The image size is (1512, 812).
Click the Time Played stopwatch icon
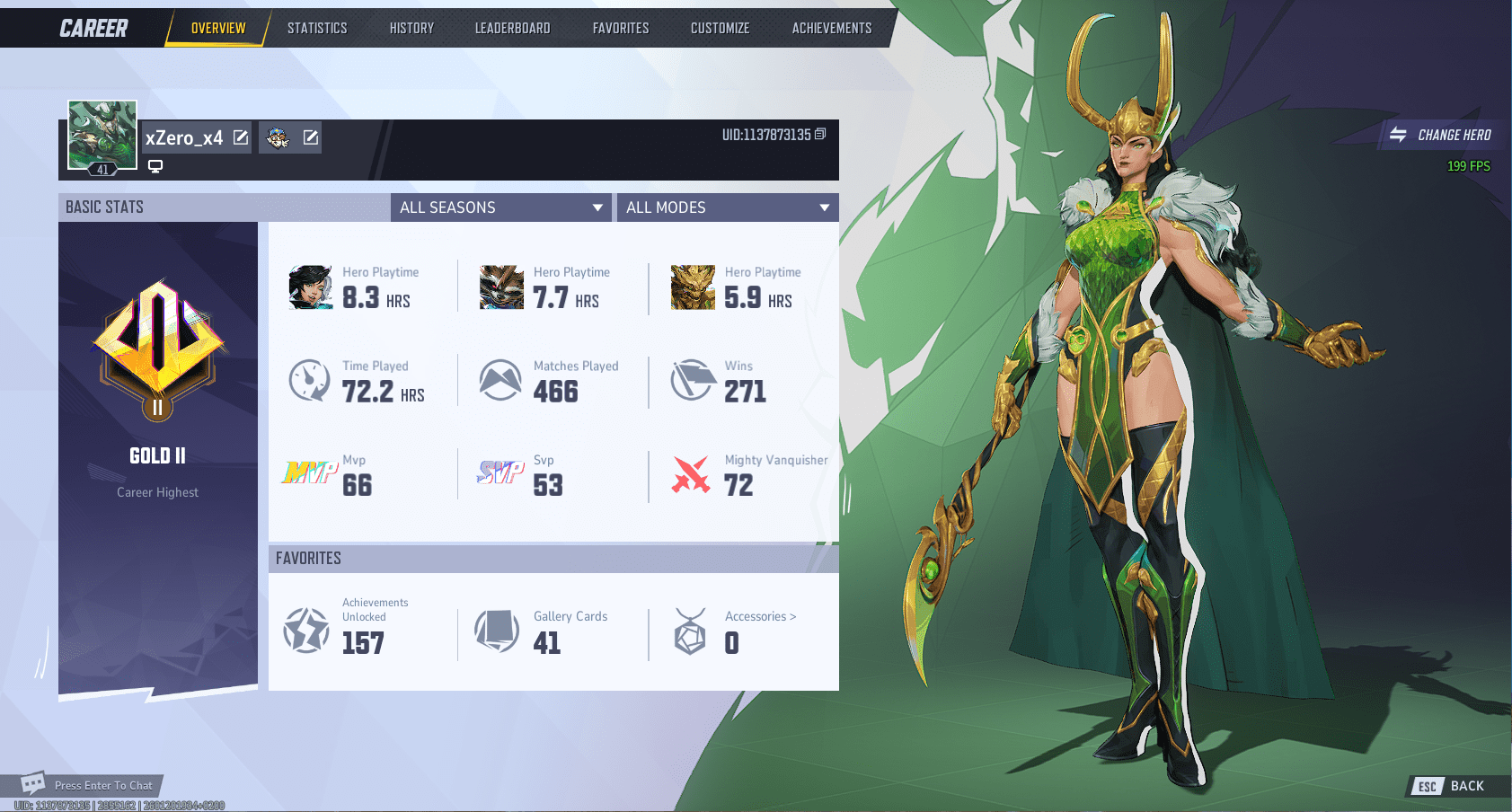pyautogui.click(x=309, y=380)
